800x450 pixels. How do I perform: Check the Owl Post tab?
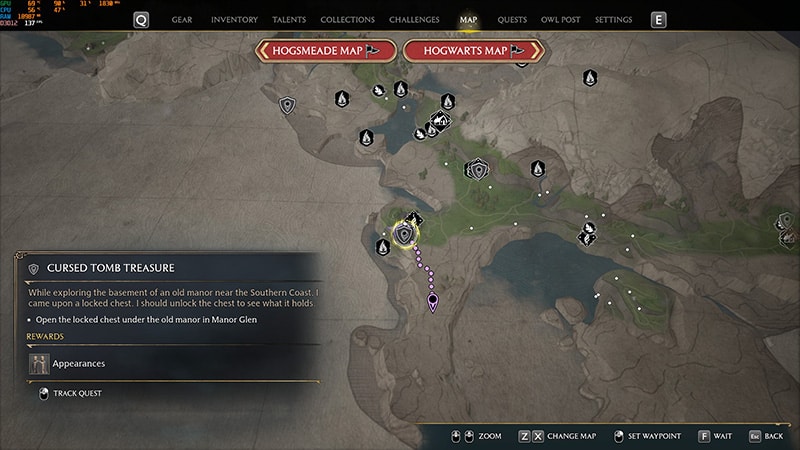[x=560, y=20]
